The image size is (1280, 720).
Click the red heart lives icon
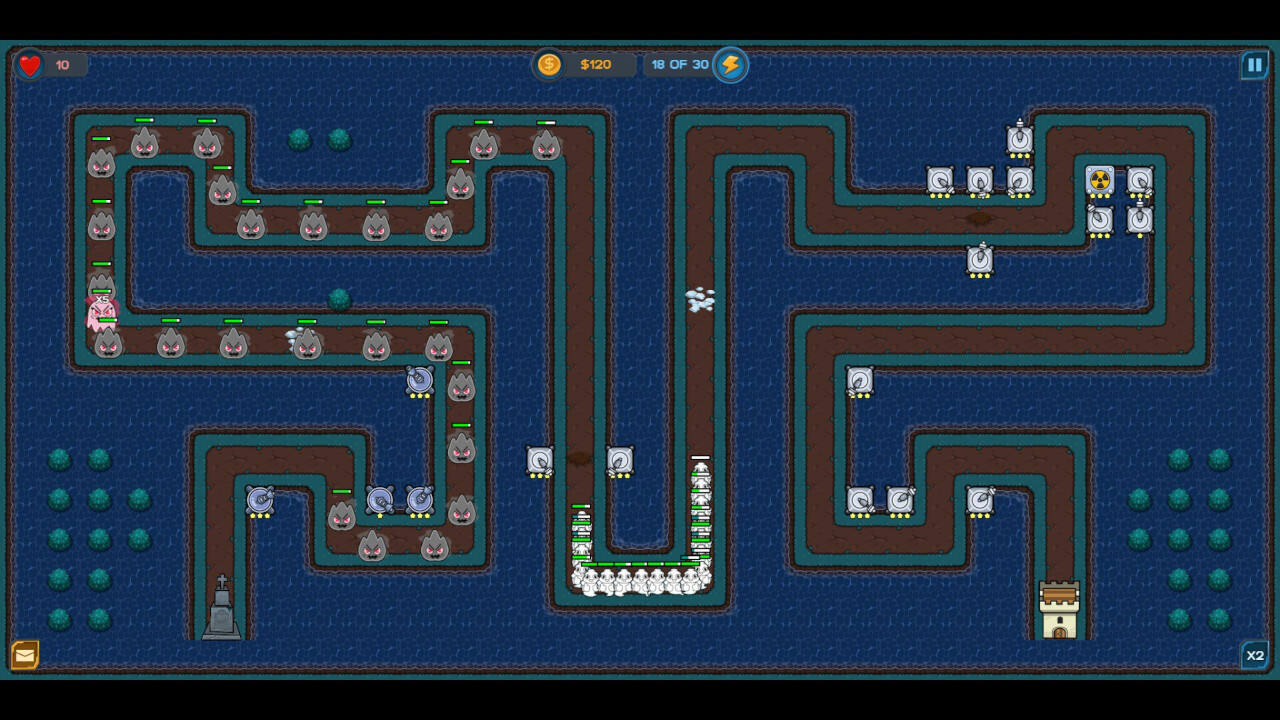pos(30,64)
